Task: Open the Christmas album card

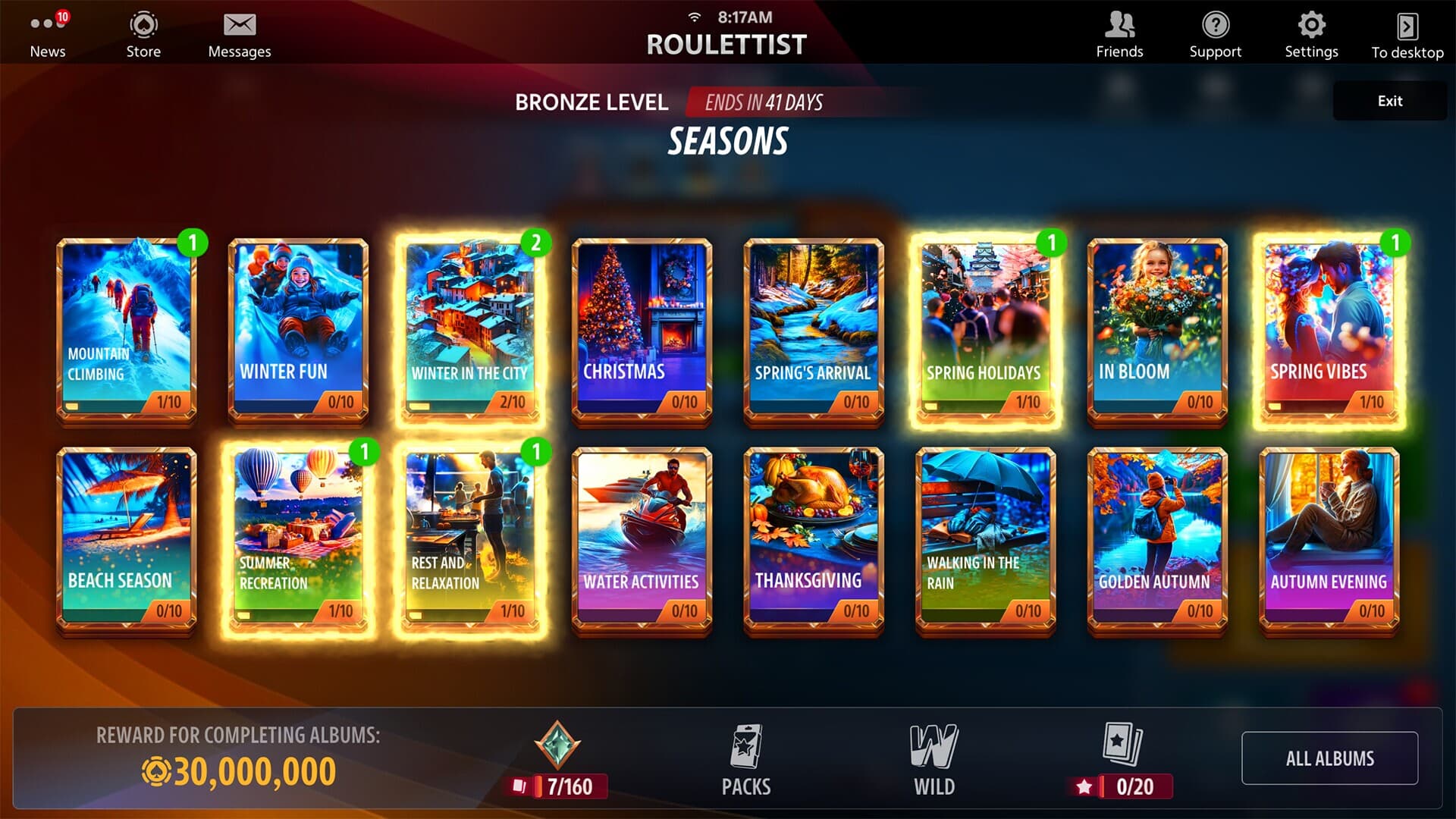Action: pos(642,326)
